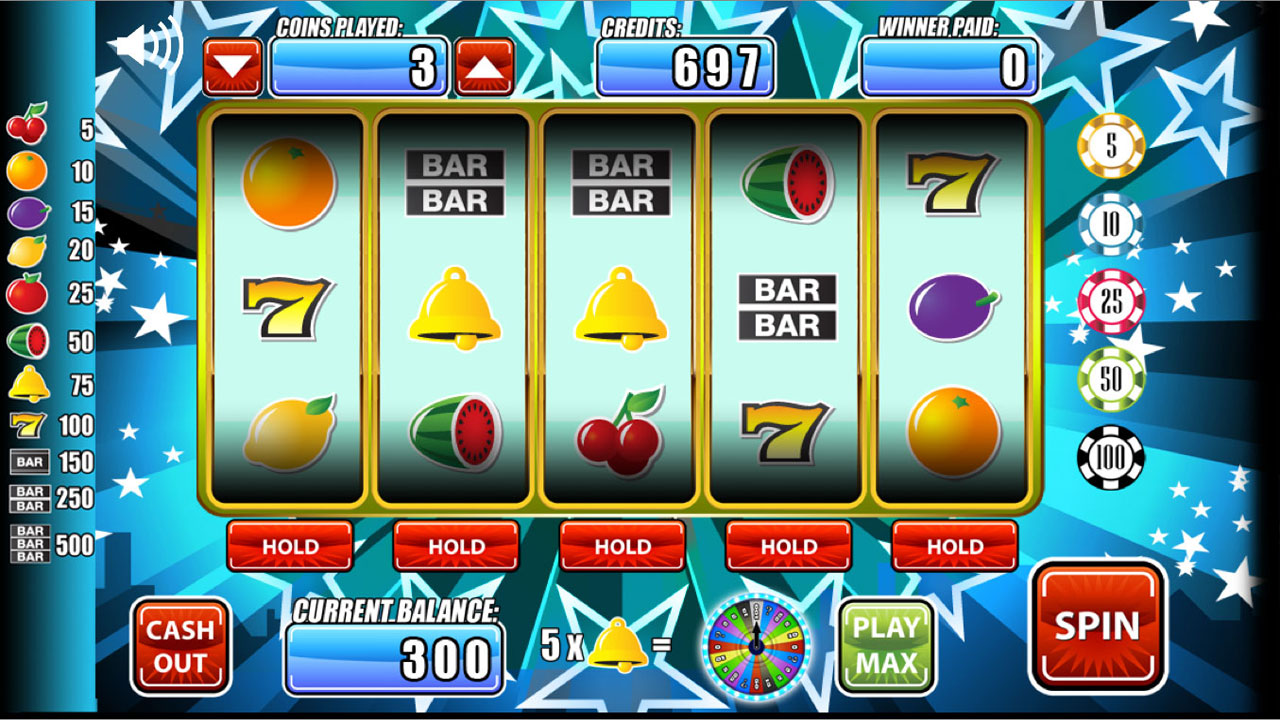
Task: Click the triple BAR payout row
Action: (30, 541)
